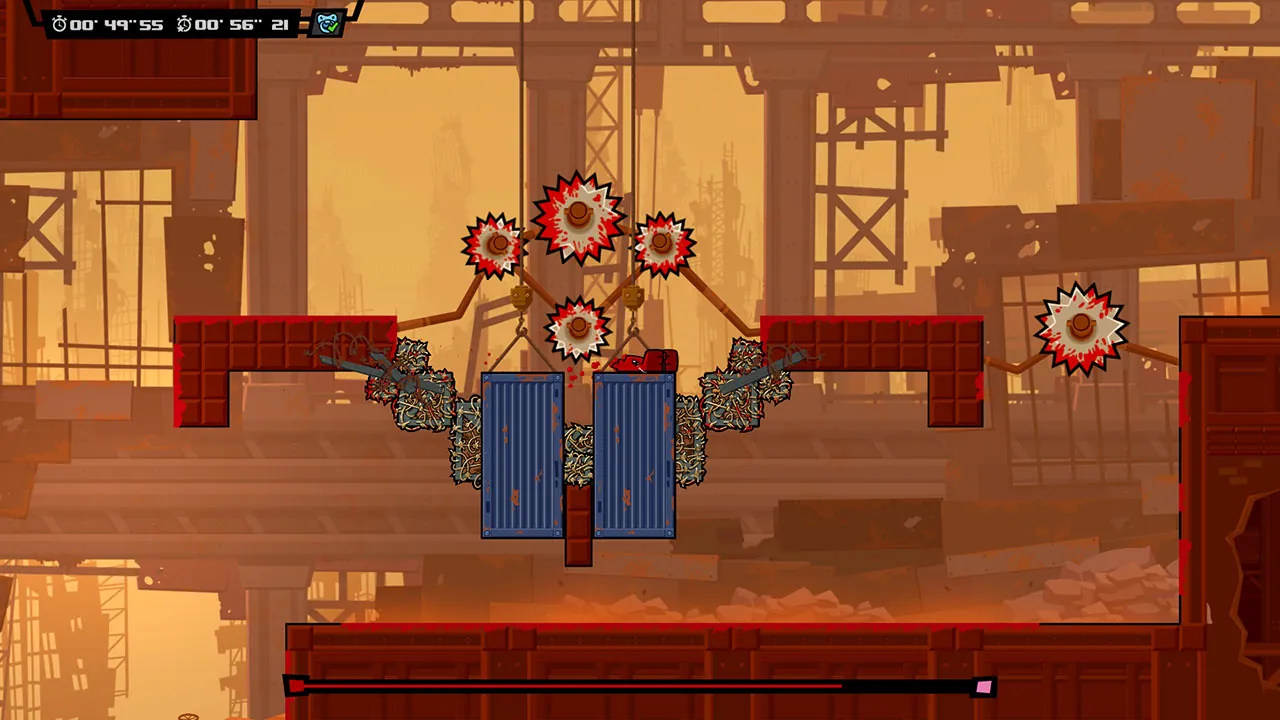Click the left crane pulley hook
This screenshot has height=720, width=1280.
523,298
